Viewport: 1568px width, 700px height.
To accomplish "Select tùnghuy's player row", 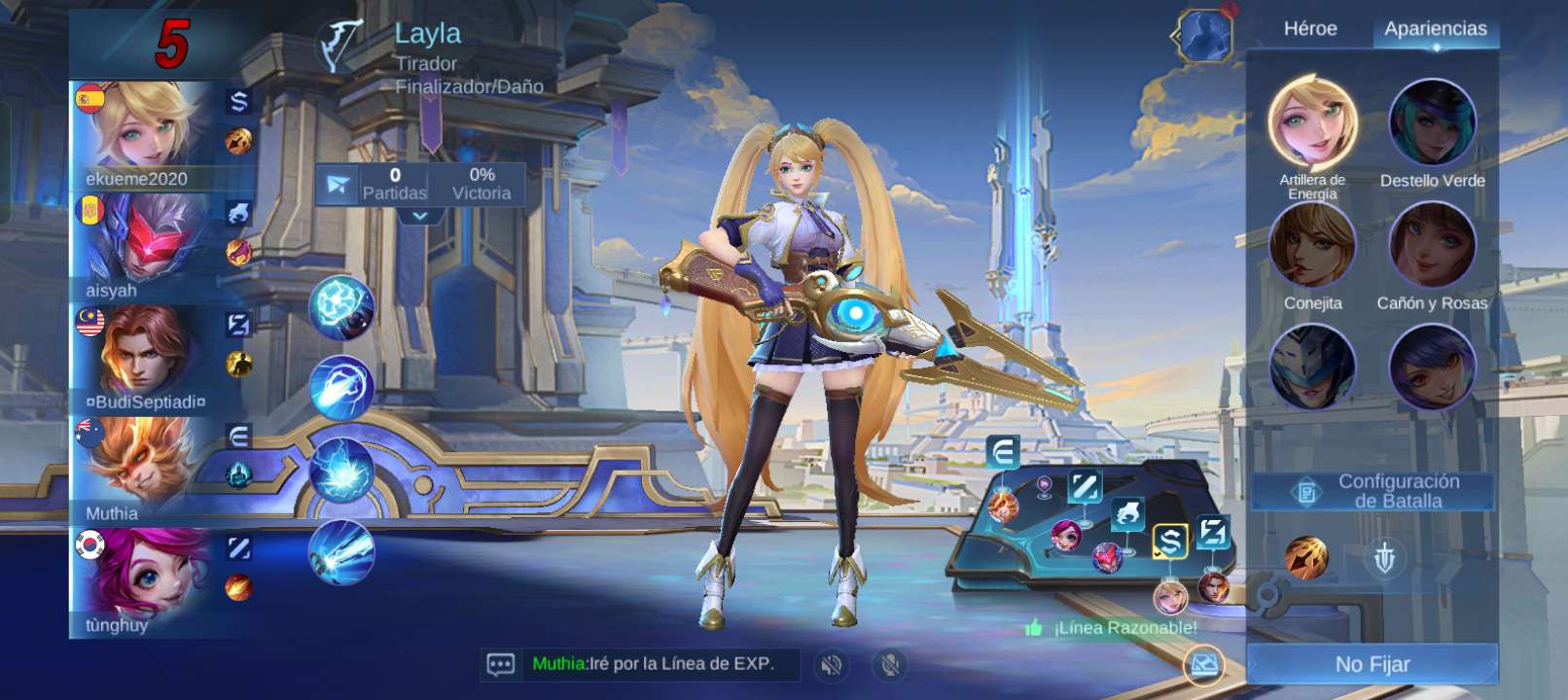I will (x=146, y=581).
